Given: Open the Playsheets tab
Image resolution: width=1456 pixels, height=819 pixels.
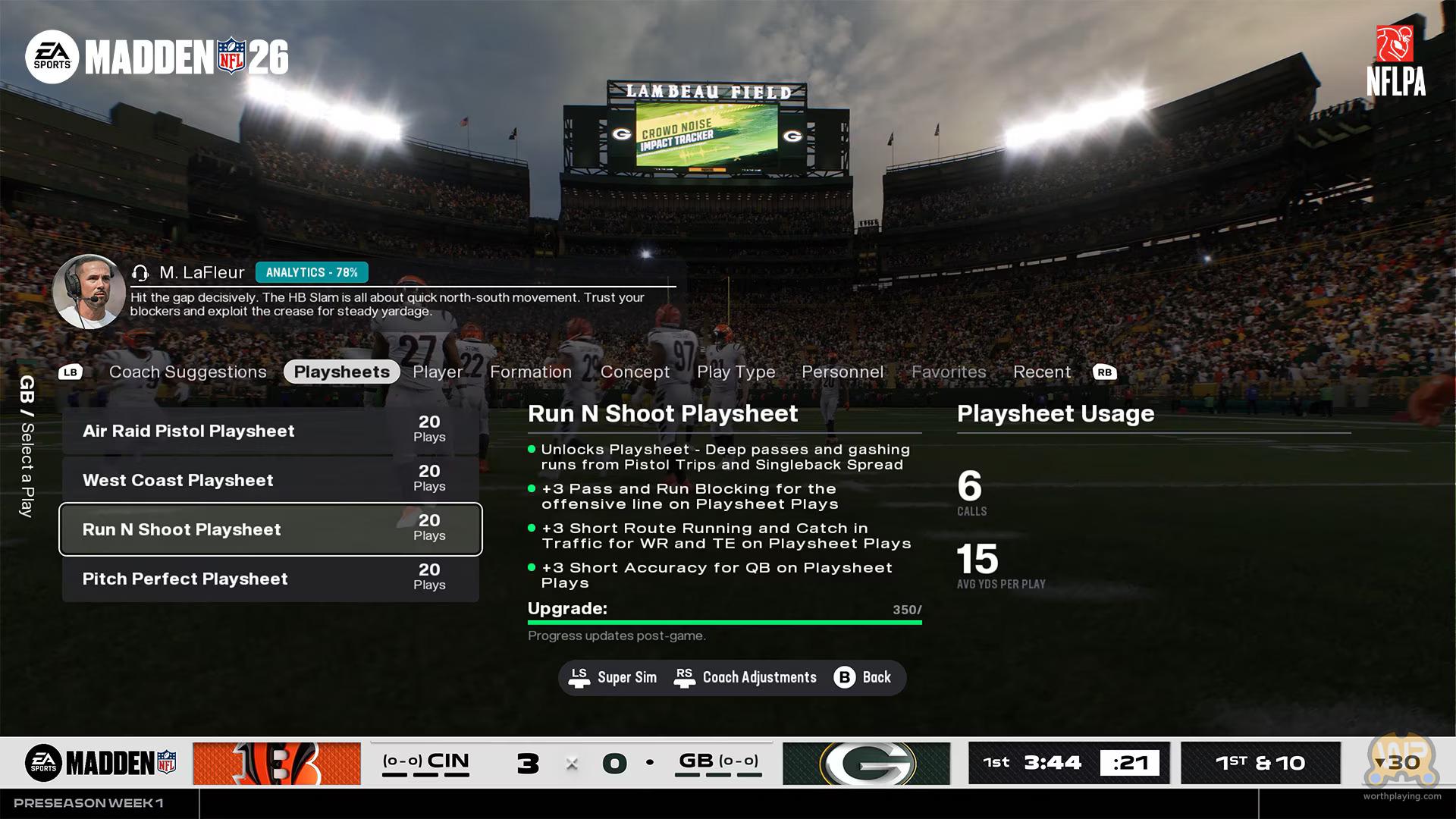Looking at the screenshot, I should coord(341,372).
